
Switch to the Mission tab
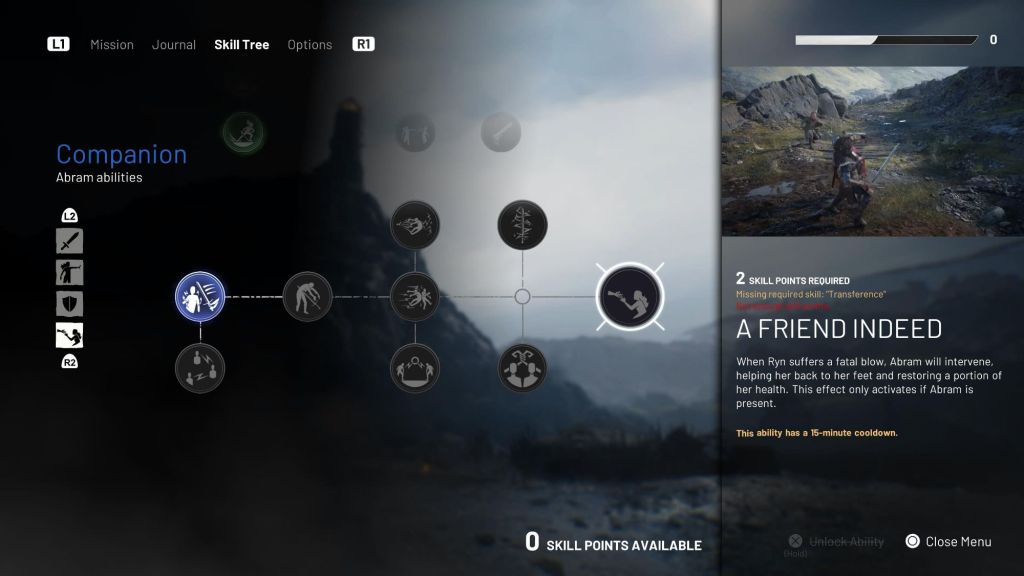coord(112,45)
